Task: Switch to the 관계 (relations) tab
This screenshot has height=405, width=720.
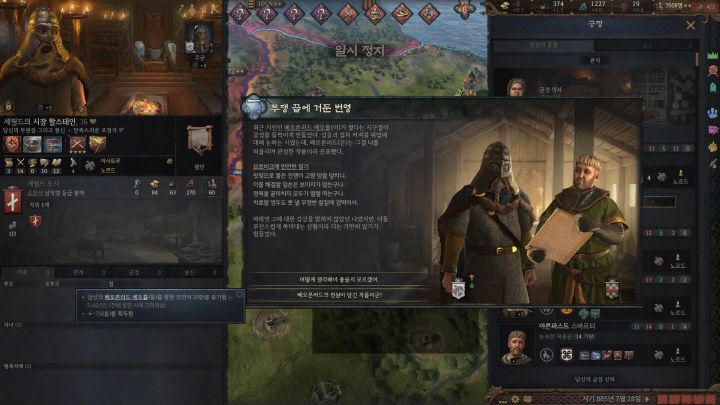Action: 77,271
